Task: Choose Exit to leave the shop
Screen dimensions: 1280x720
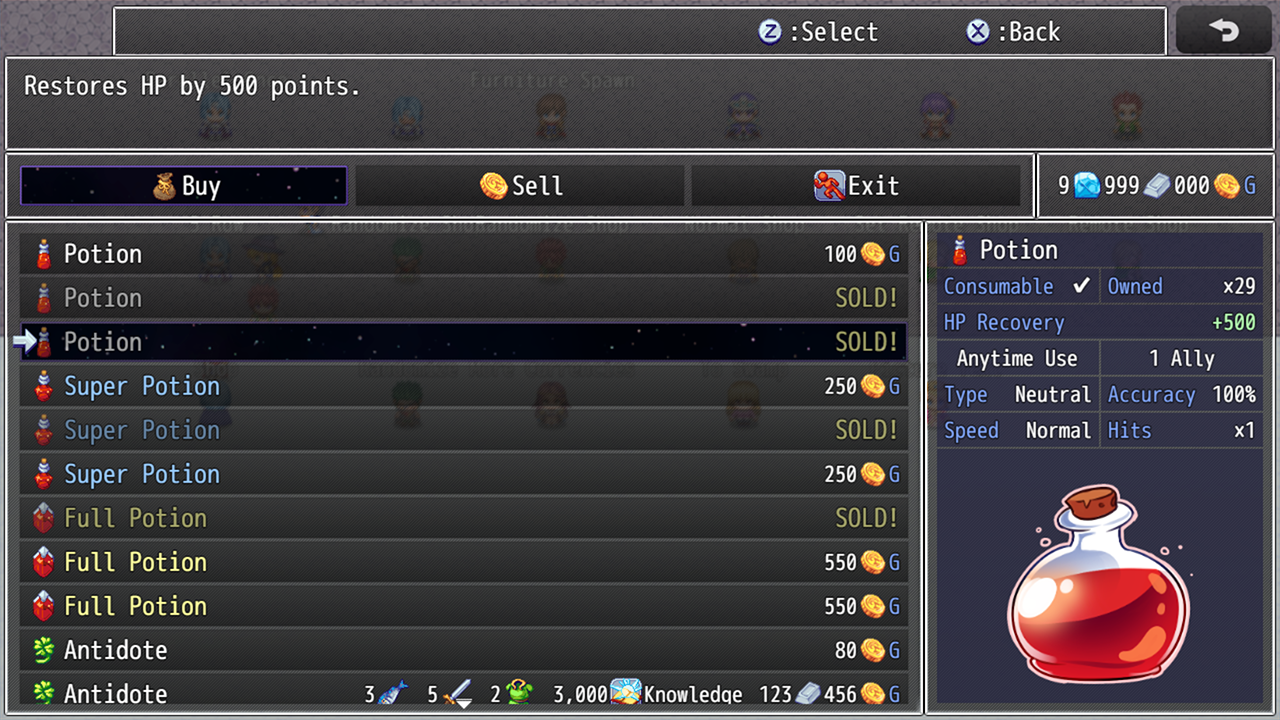Action: (856, 186)
